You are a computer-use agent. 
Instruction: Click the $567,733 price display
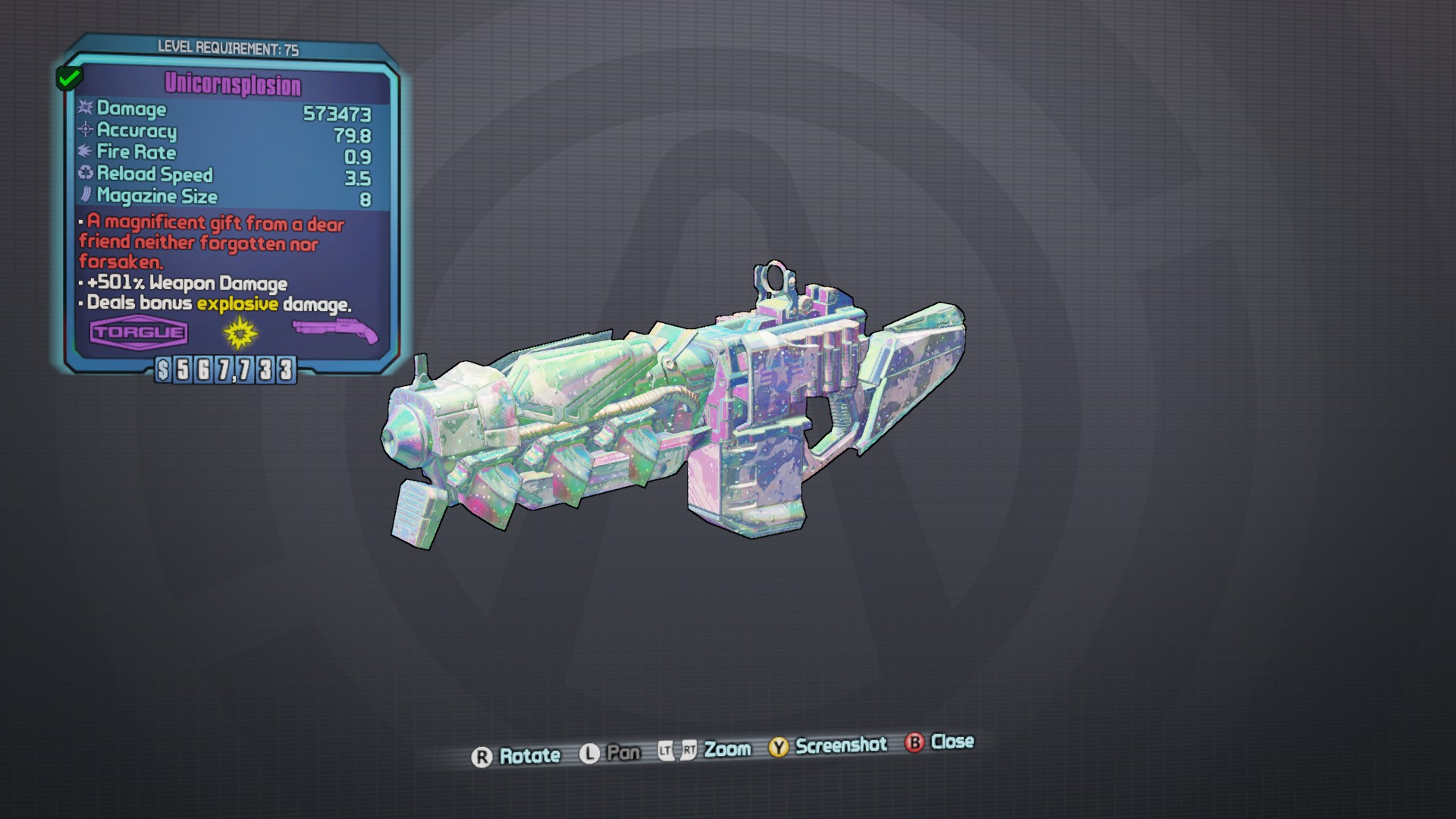tap(225, 371)
